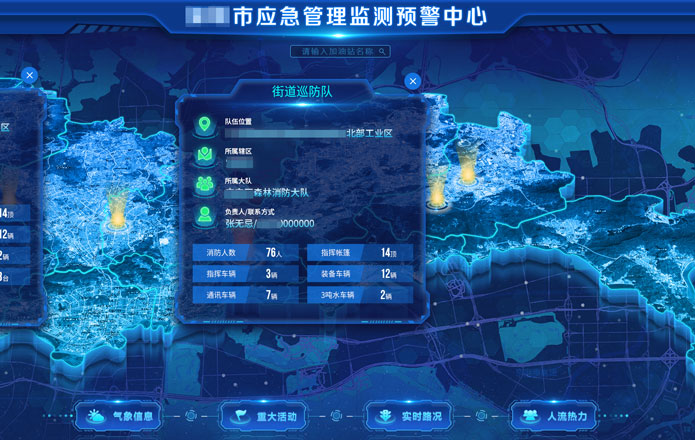Click the station name search box

pyautogui.click(x=334, y=51)
